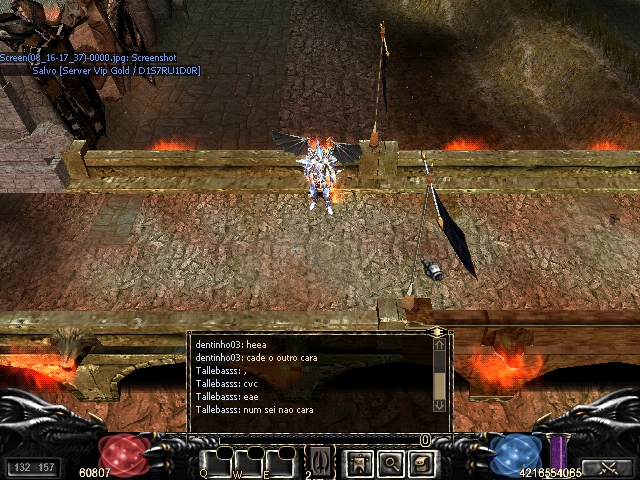The image size is (640, 480).
Task: Click the Q hotkey item slot
Action: tap(219, 462)
